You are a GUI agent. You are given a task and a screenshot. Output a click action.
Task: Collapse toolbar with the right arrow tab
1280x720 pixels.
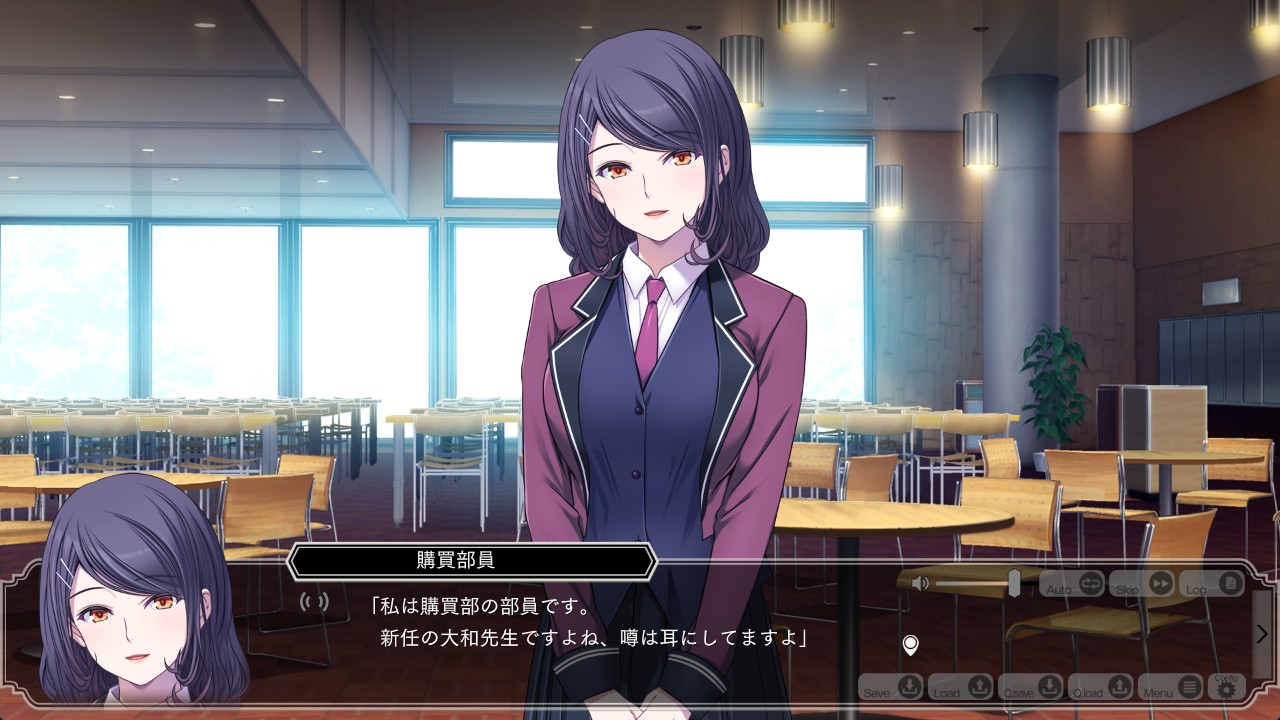click(1262, 634)
